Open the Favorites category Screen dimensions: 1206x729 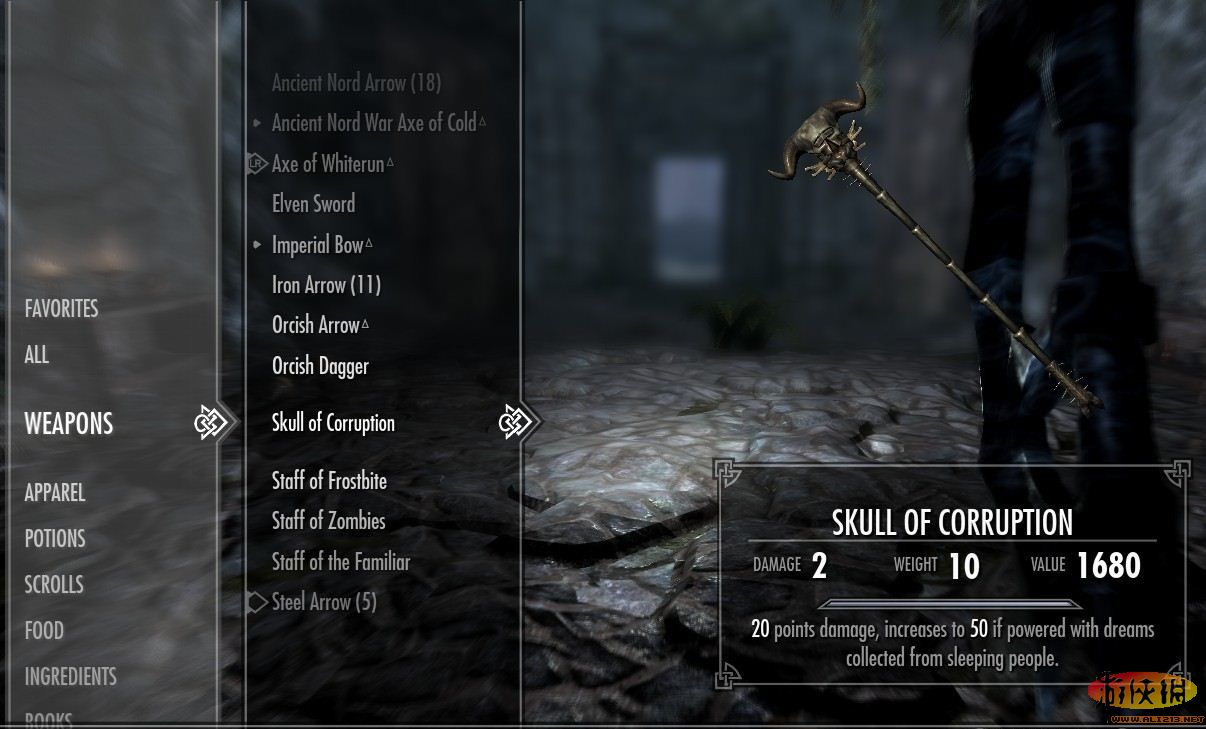61,309
